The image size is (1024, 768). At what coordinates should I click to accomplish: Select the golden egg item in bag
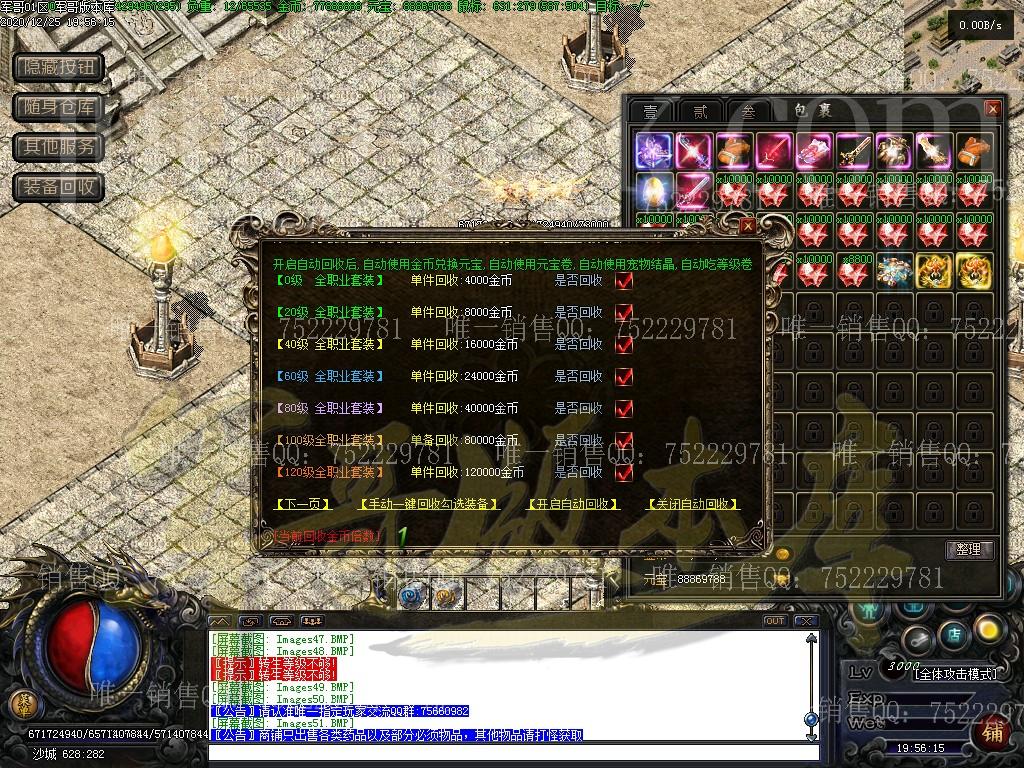click(x=654, y=189)
